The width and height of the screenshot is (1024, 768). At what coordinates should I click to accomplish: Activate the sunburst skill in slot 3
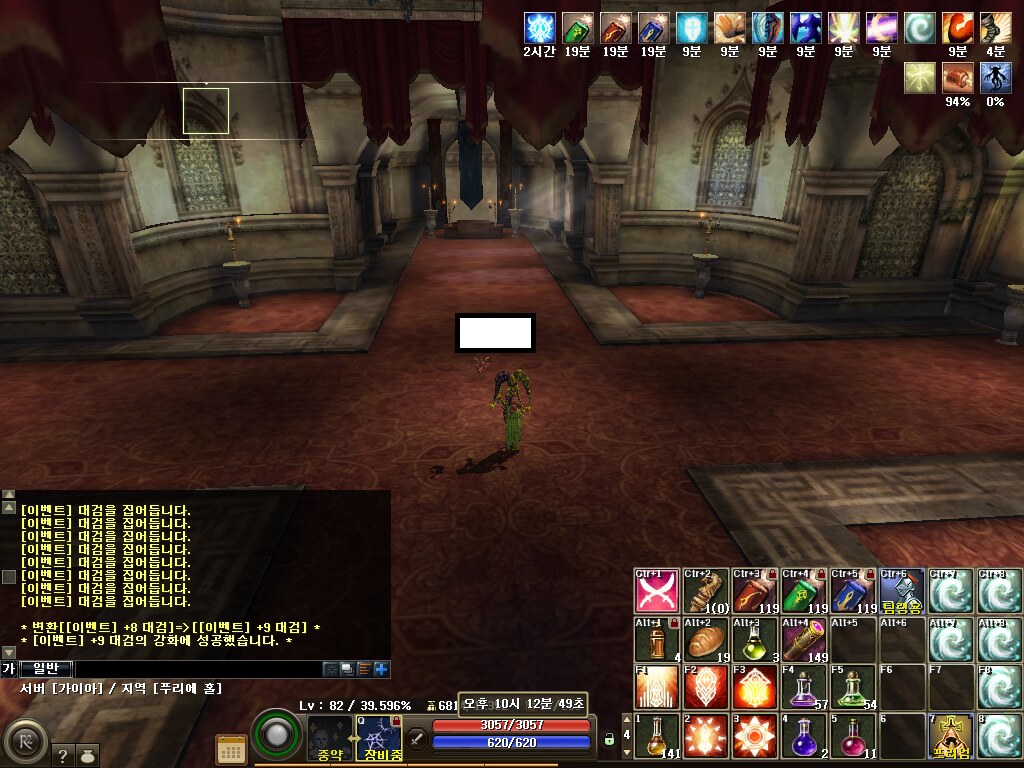coord(755,736)
